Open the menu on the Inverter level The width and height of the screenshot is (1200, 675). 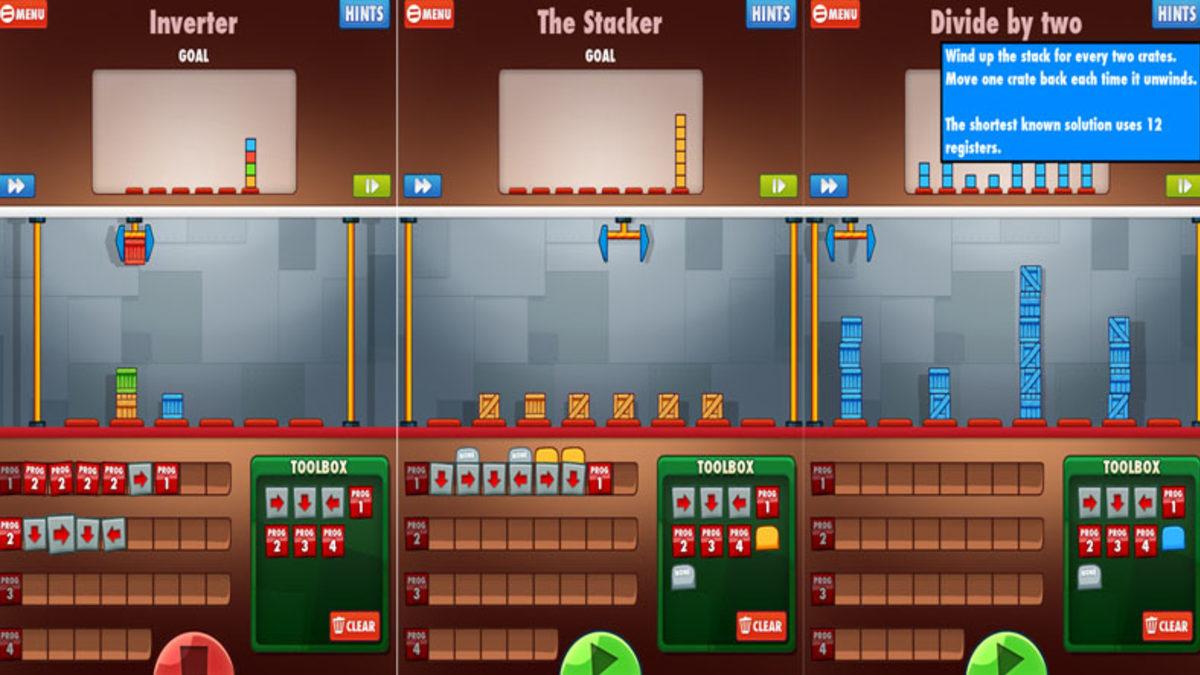pos(23,13)
